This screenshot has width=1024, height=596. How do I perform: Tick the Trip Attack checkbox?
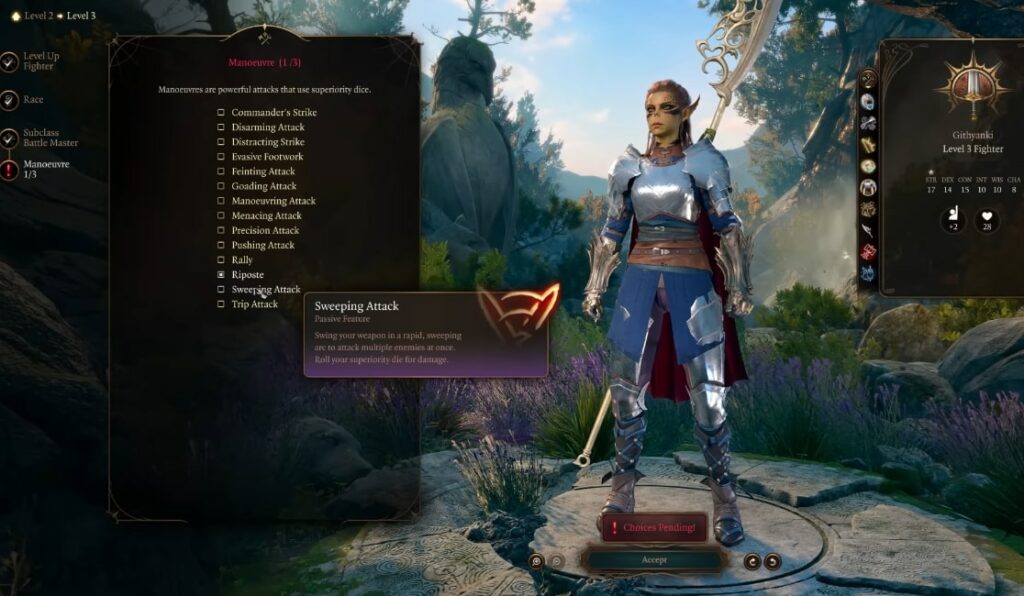[221, 304]
